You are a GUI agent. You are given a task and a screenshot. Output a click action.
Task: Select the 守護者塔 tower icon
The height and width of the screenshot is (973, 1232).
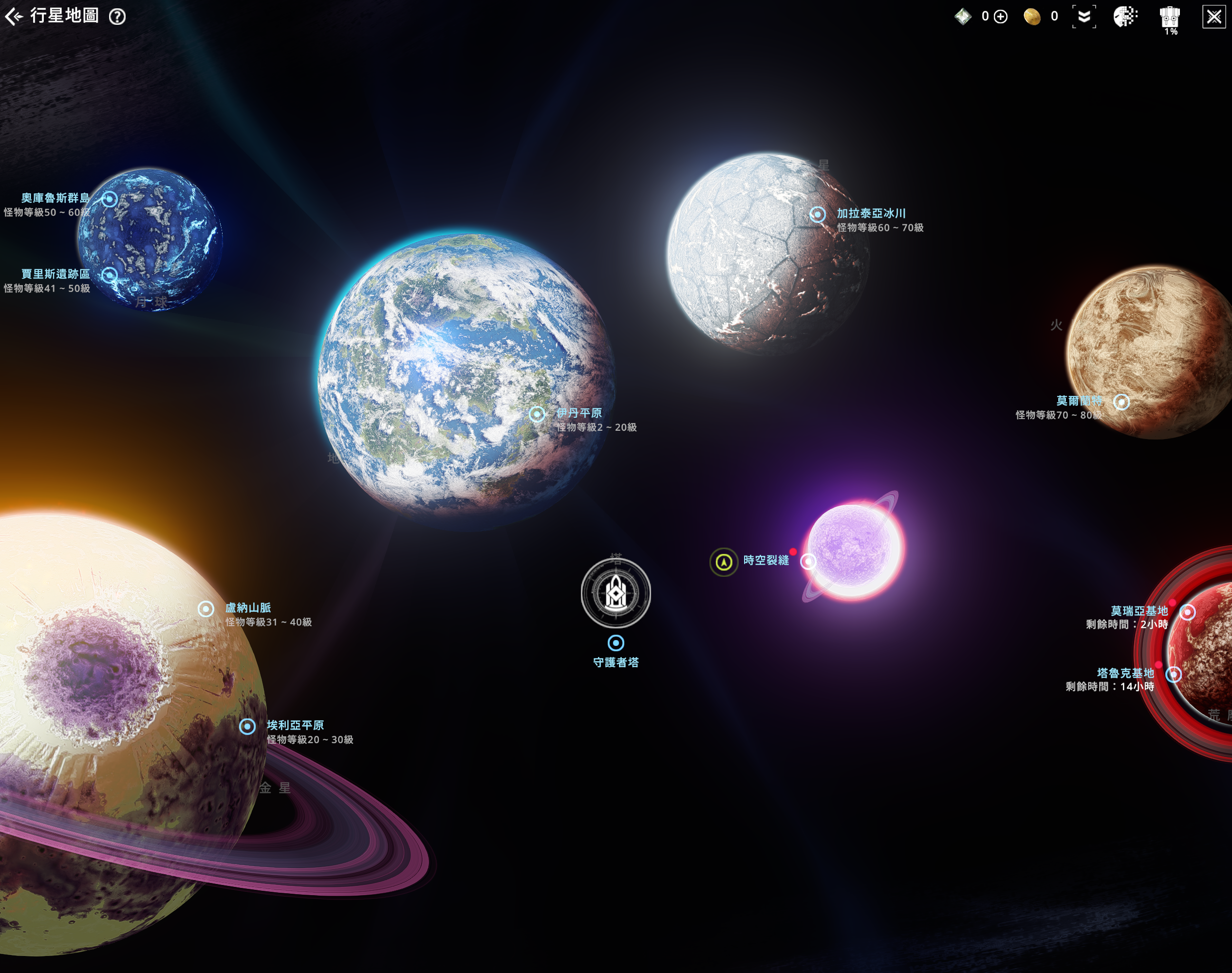click(616, 593)
